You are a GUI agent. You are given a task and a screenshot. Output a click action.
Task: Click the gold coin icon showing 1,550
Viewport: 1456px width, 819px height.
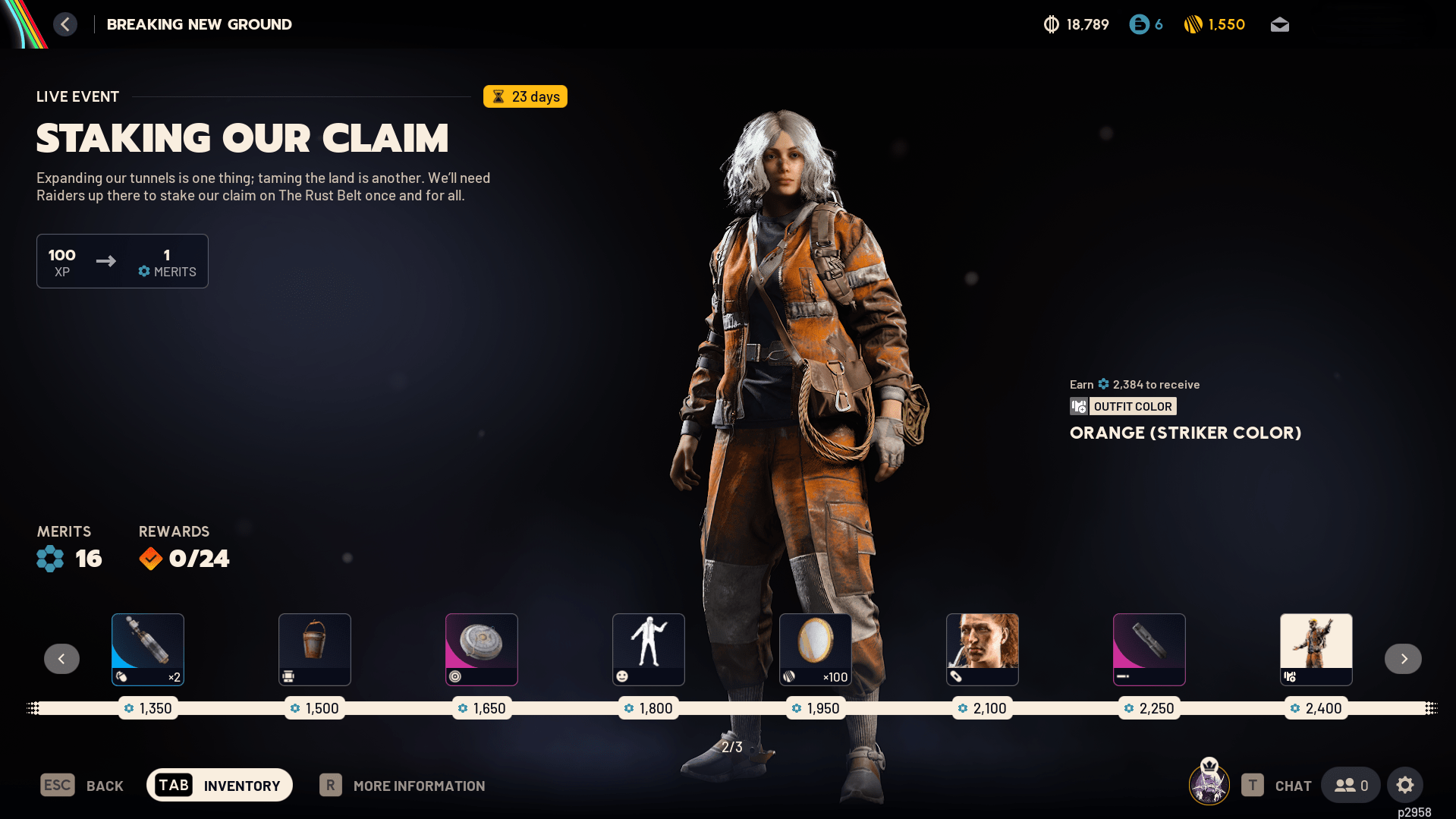click(1193, 24)
